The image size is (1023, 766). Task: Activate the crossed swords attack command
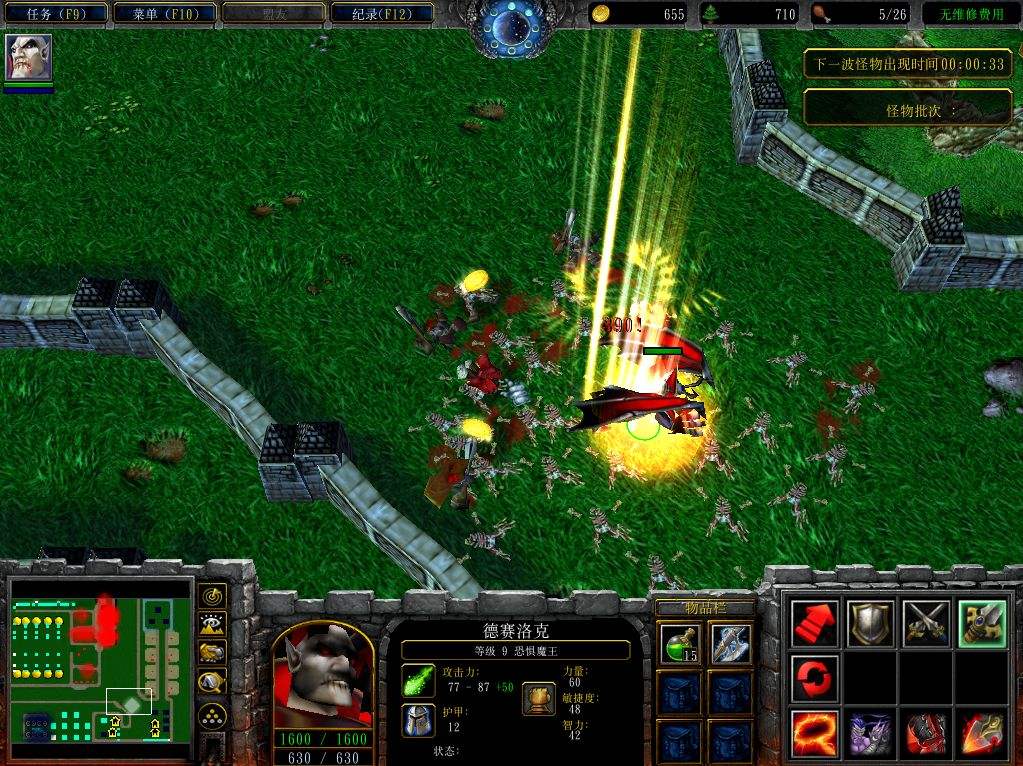pos(926,623)
